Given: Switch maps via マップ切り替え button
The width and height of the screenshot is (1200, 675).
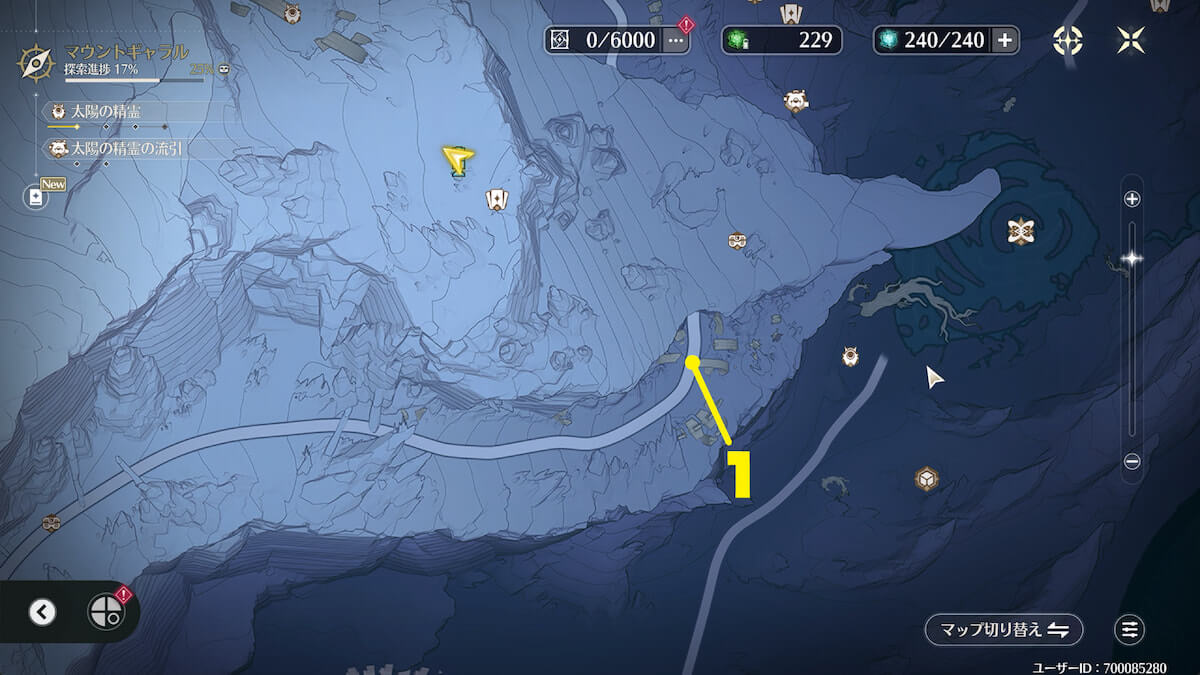Looking at the screenshot, I should [1004, 630].
